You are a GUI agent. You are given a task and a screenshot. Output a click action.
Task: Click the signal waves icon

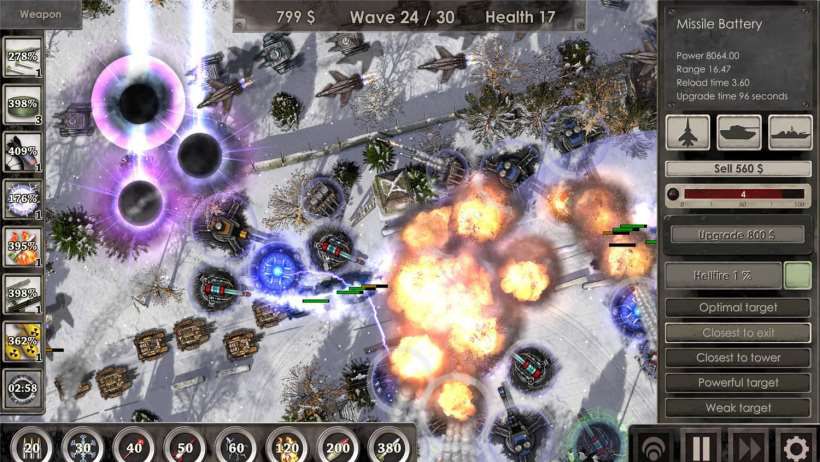654,445
